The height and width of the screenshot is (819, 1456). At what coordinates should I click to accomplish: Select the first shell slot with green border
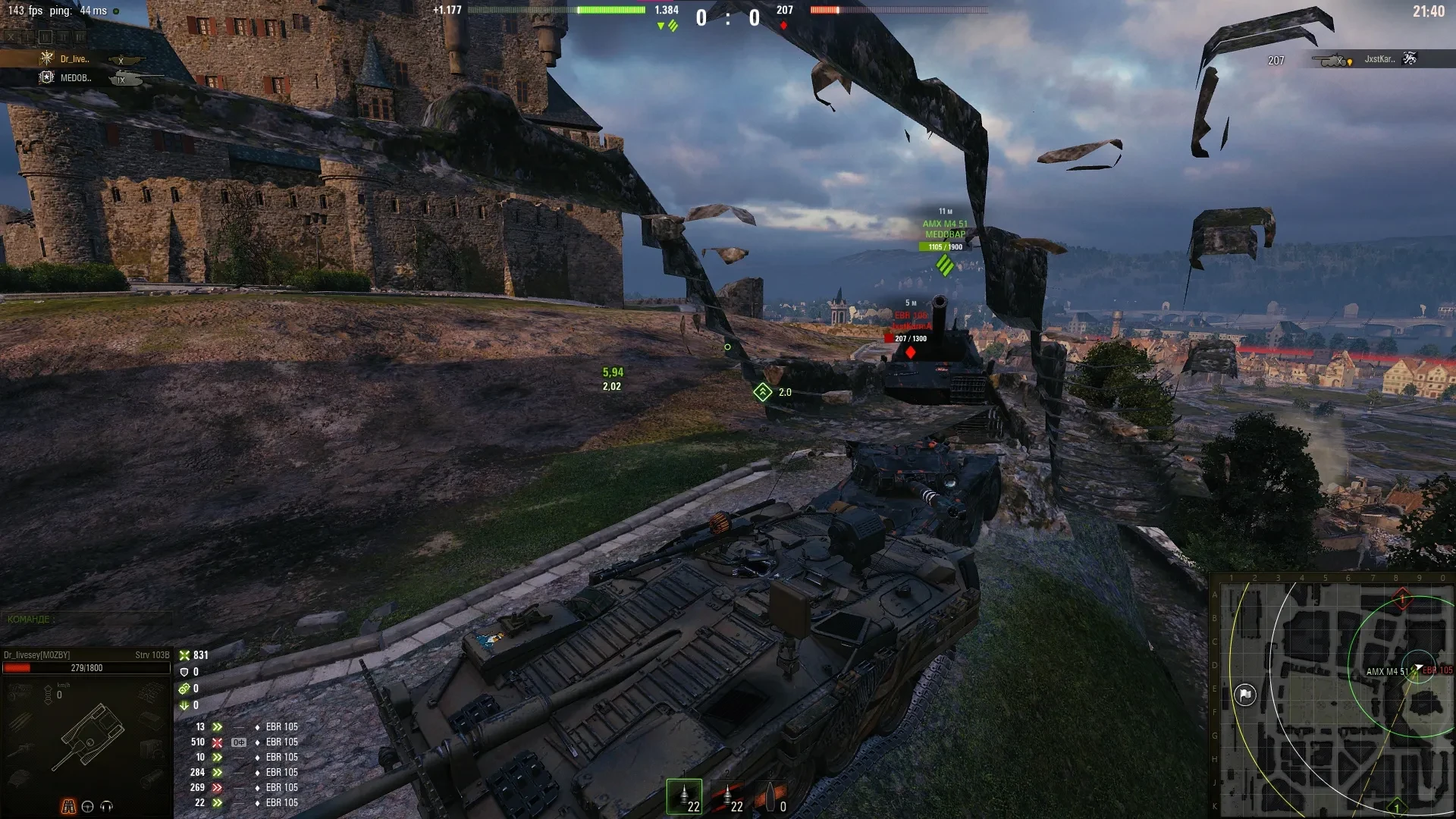point(684,797)
